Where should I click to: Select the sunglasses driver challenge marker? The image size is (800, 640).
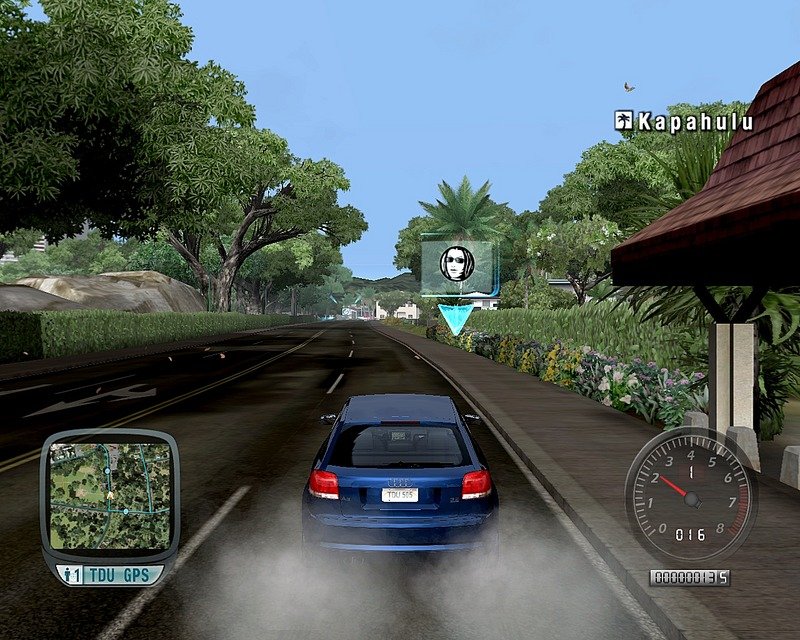pos(457,263)
